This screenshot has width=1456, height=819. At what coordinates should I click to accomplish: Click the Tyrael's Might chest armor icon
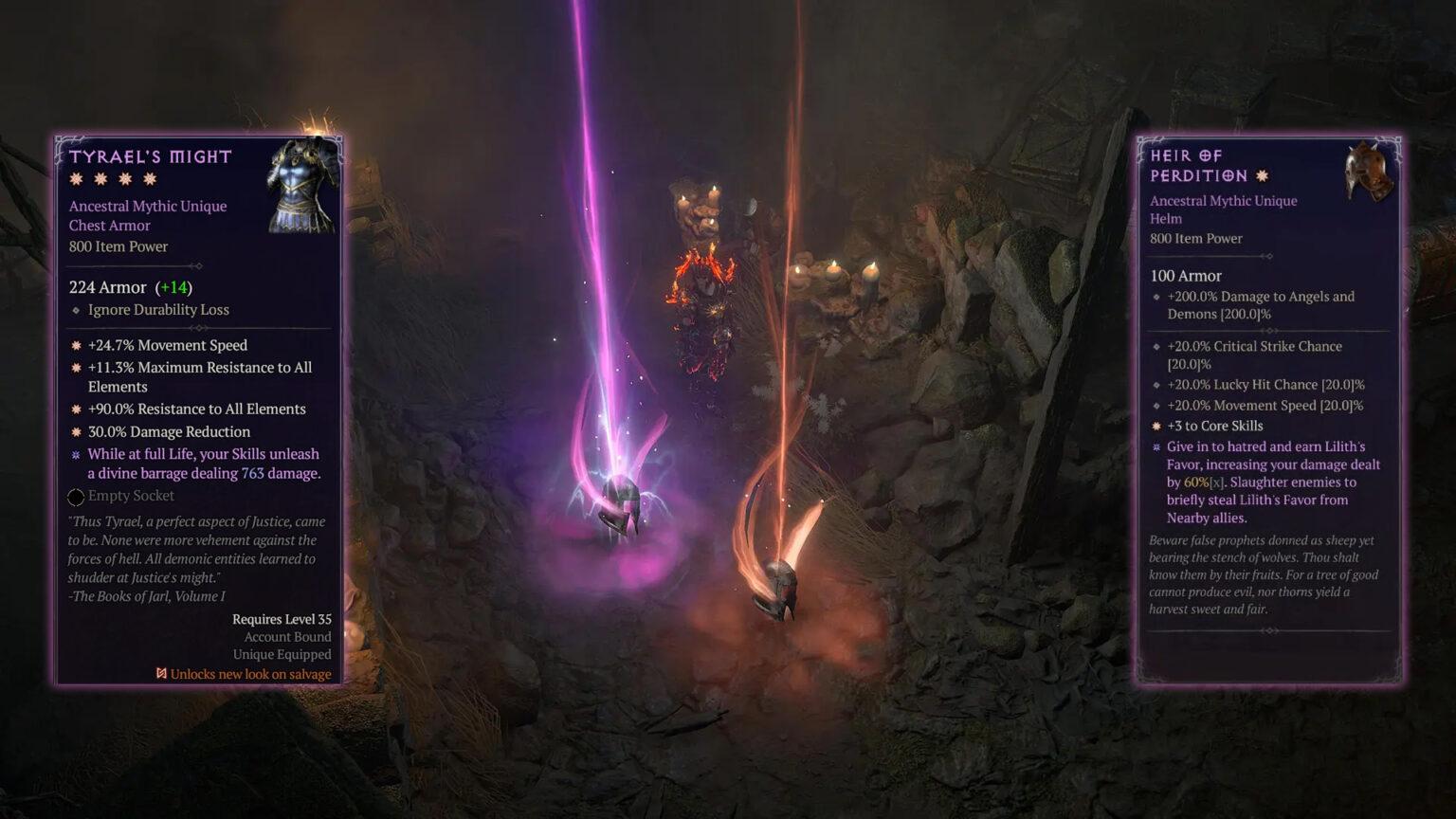click(x=301, y=186)
